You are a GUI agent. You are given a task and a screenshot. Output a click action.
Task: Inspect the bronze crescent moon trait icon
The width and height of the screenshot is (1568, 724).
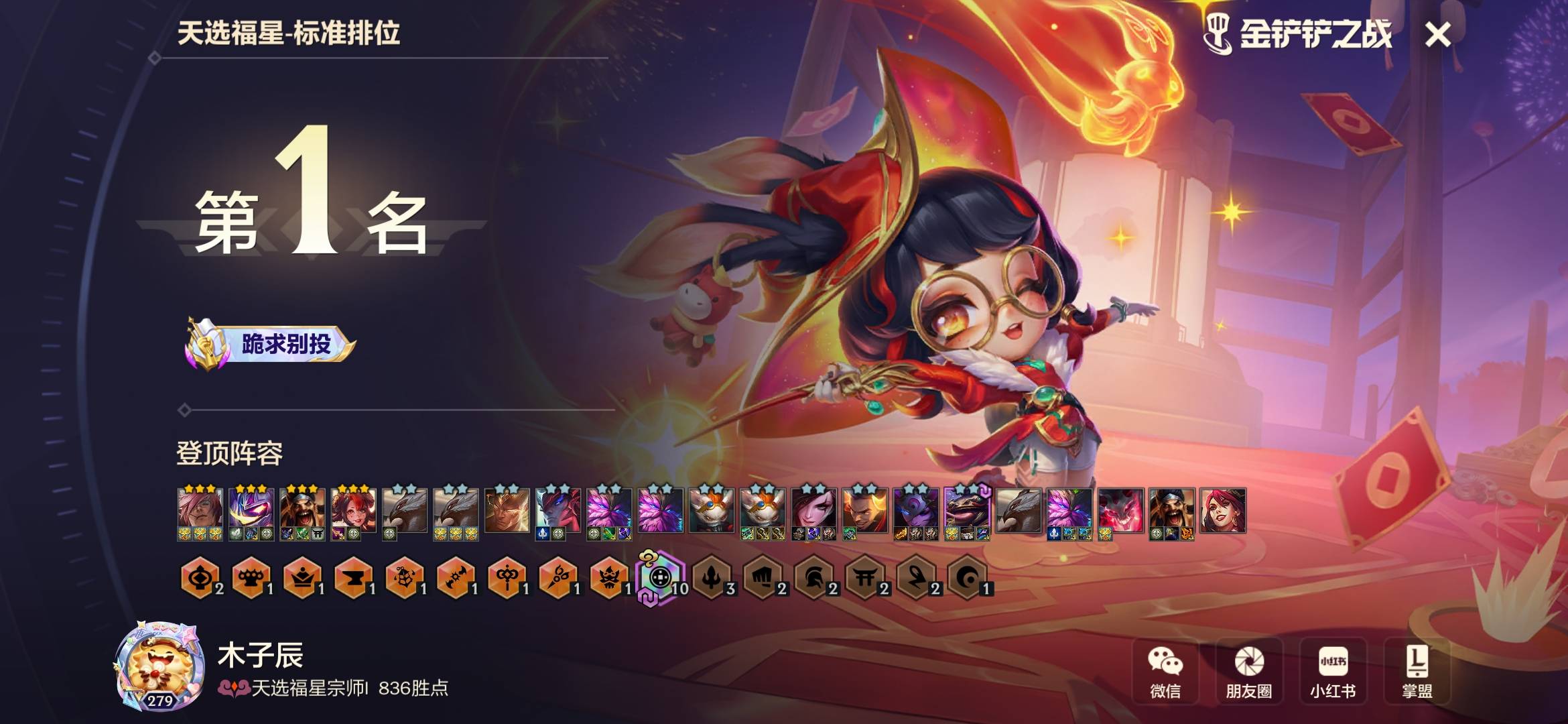[967, 577]
